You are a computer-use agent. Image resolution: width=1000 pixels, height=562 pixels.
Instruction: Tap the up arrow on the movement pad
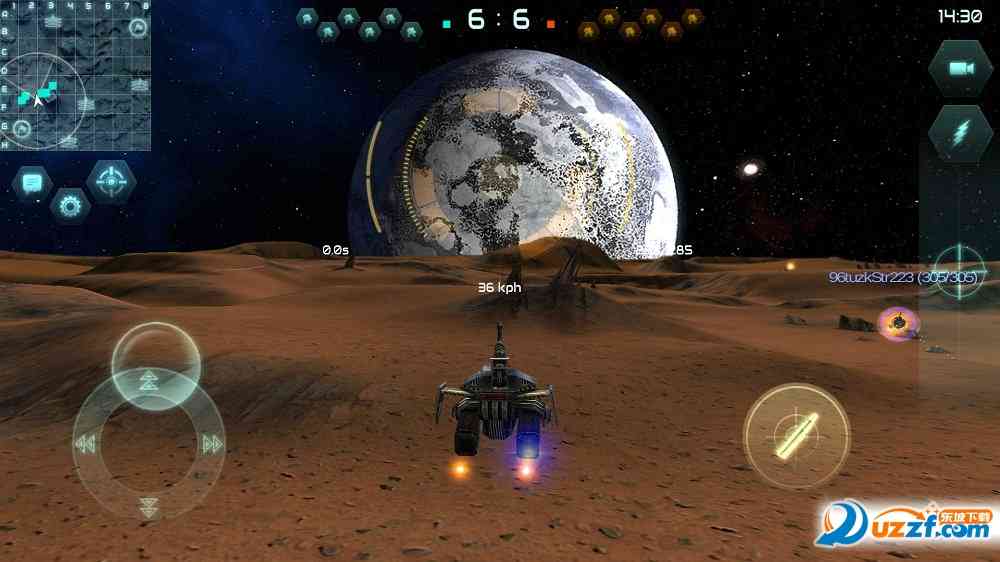click(149, 379)
